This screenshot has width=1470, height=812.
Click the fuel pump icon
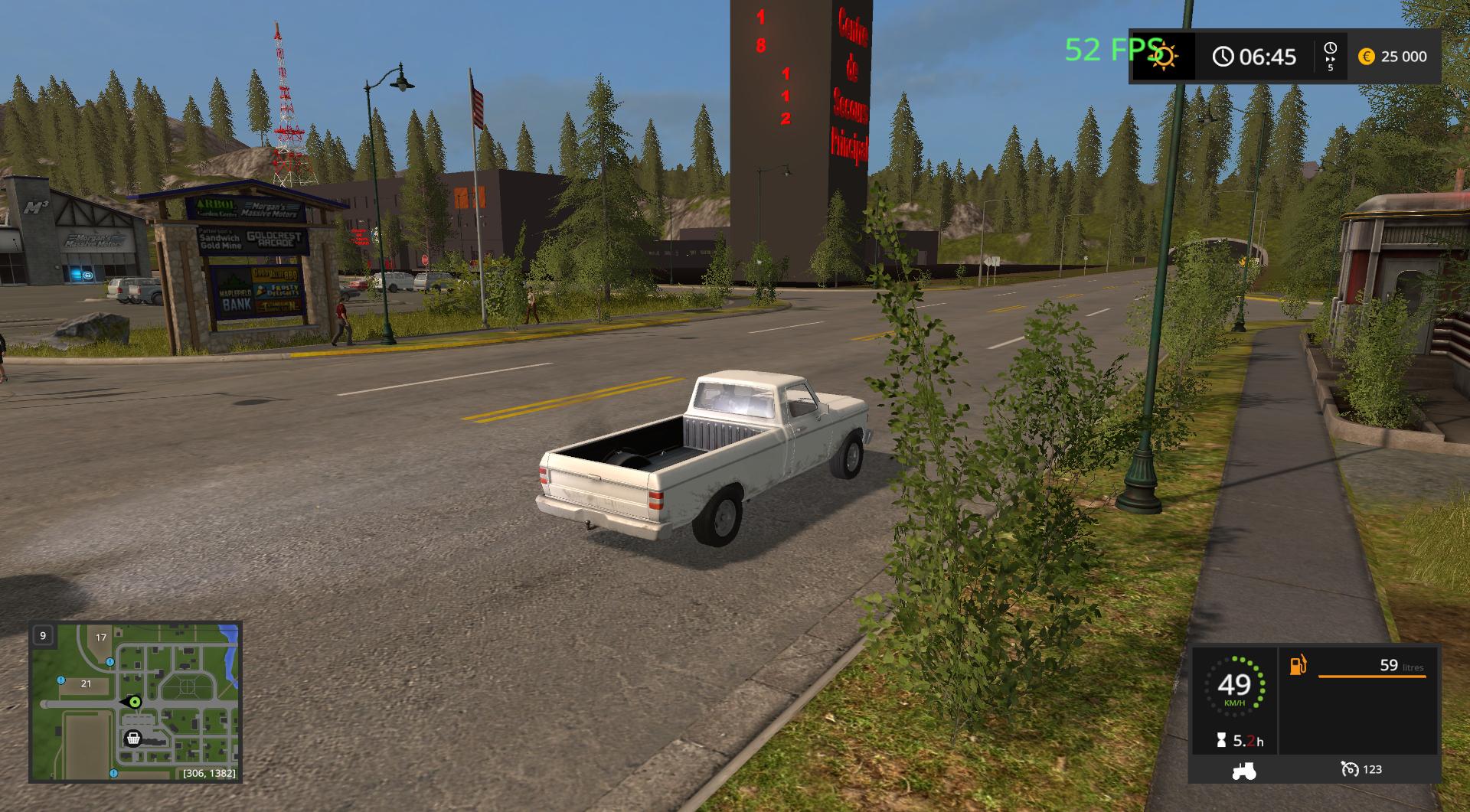[1298, 665]
